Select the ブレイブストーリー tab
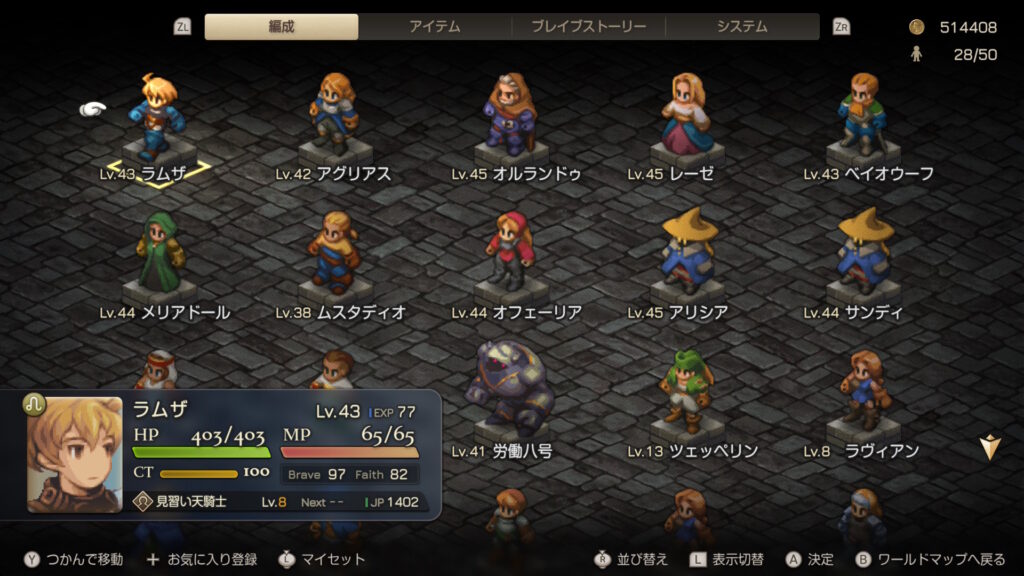The image size is (1024, 576). pos(588,27)
